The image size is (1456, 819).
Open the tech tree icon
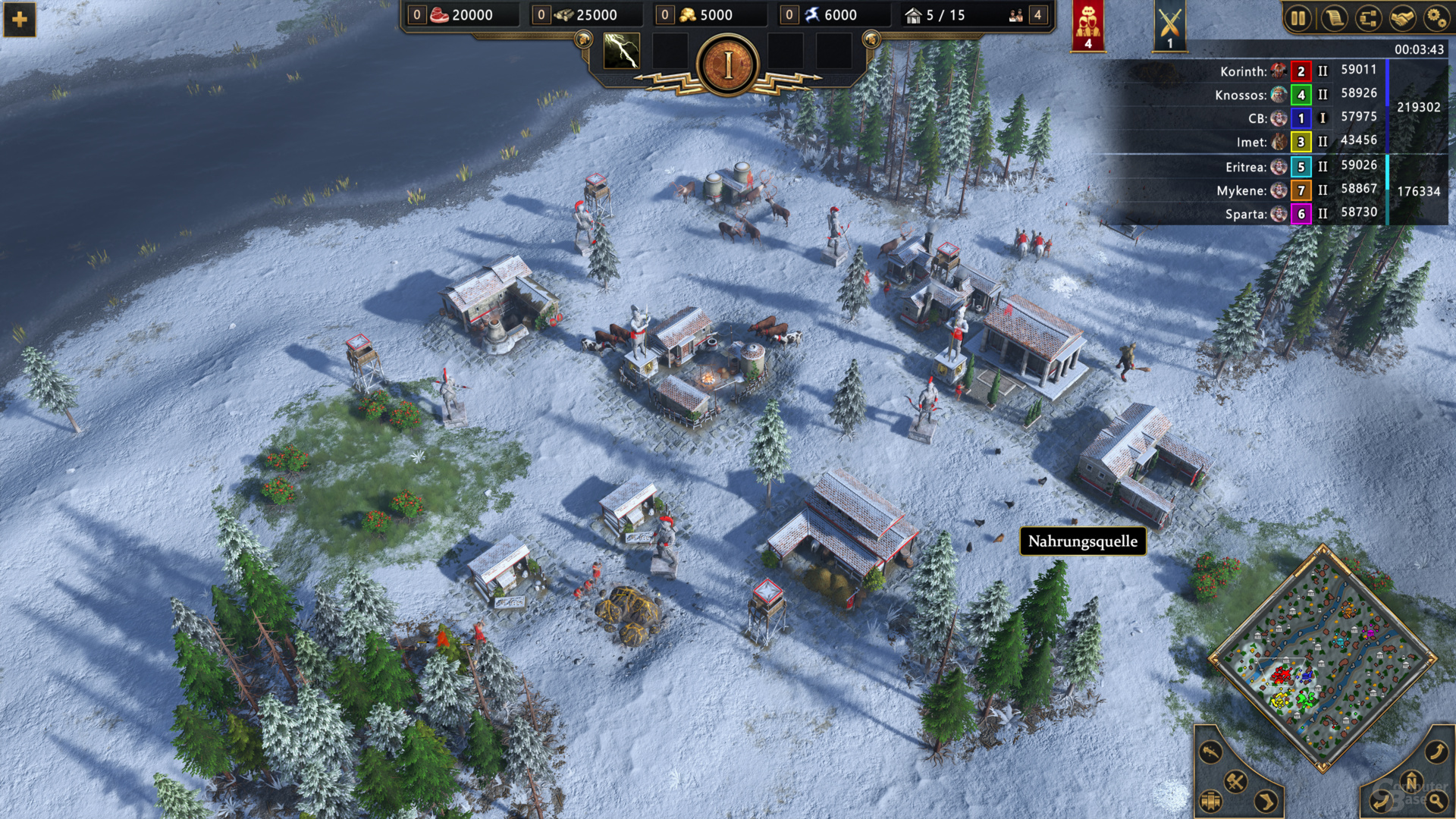click(x=1368, y=18)
